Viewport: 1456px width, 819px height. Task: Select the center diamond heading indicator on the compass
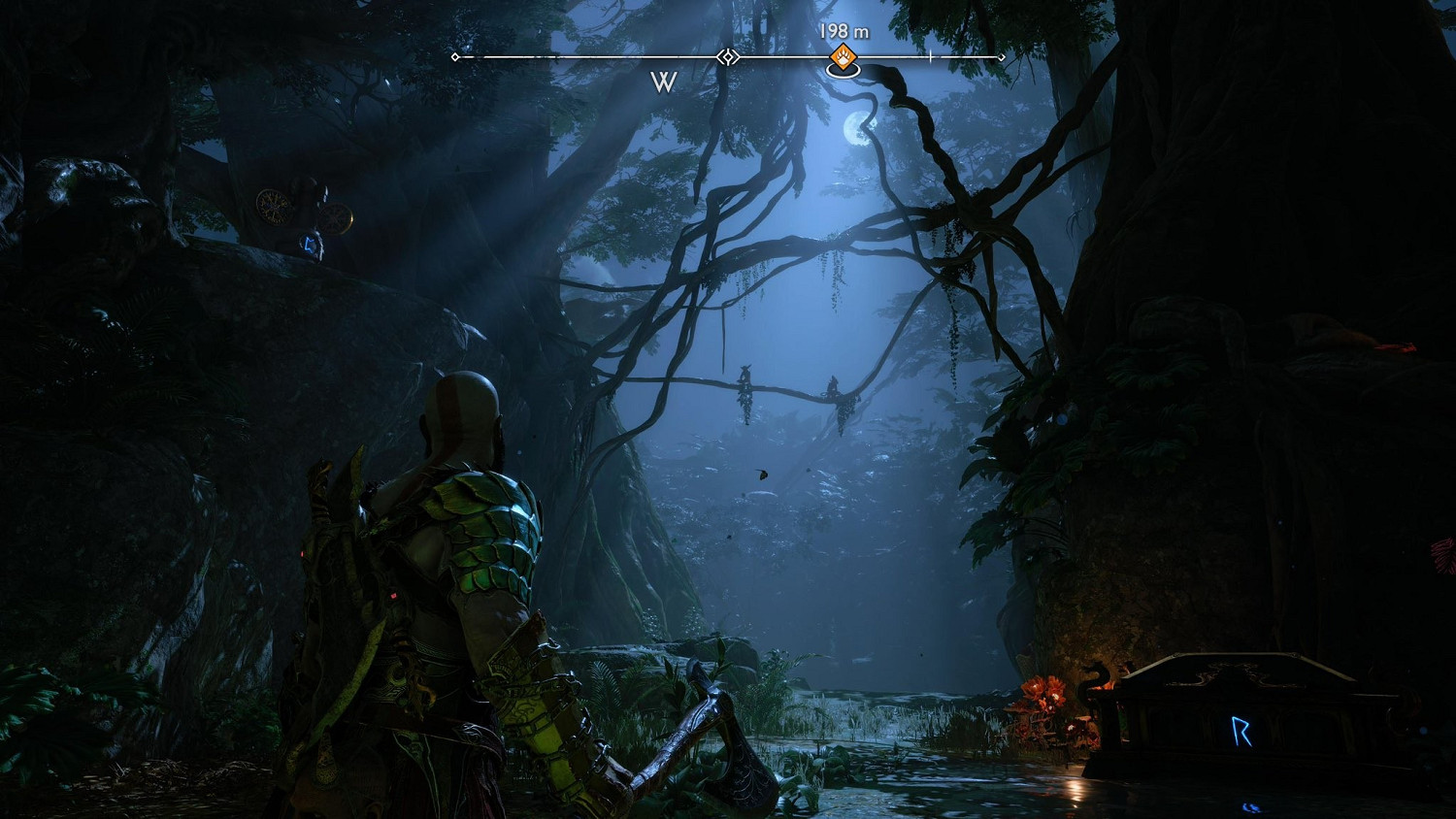click(728, 57)
